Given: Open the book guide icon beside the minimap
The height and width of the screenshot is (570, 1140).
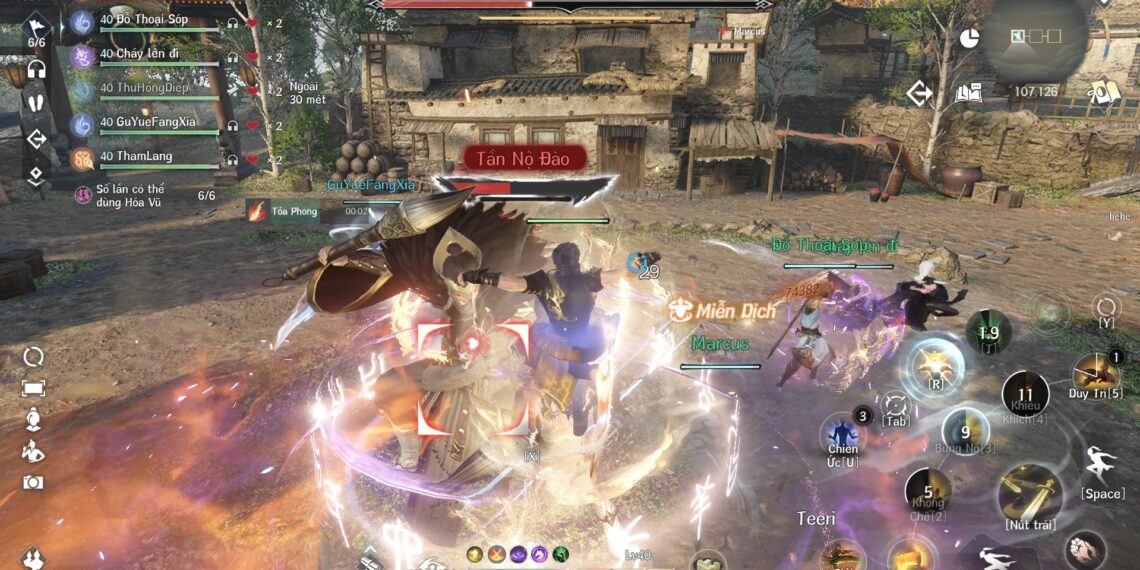Looking at the screenshot, I should click(x=968, y=94).
